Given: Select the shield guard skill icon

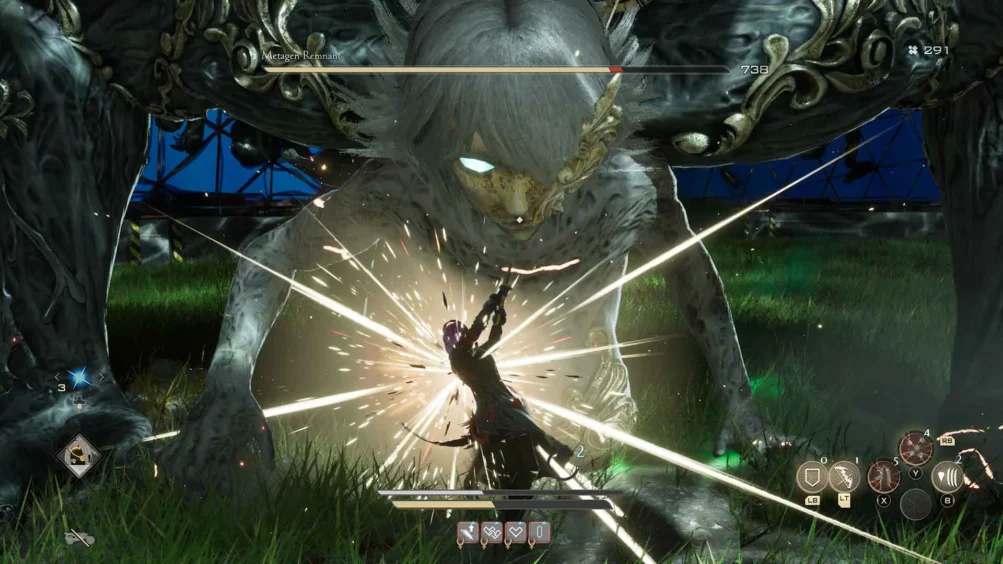Looking at the screenshot, I should tap(811, 477).
